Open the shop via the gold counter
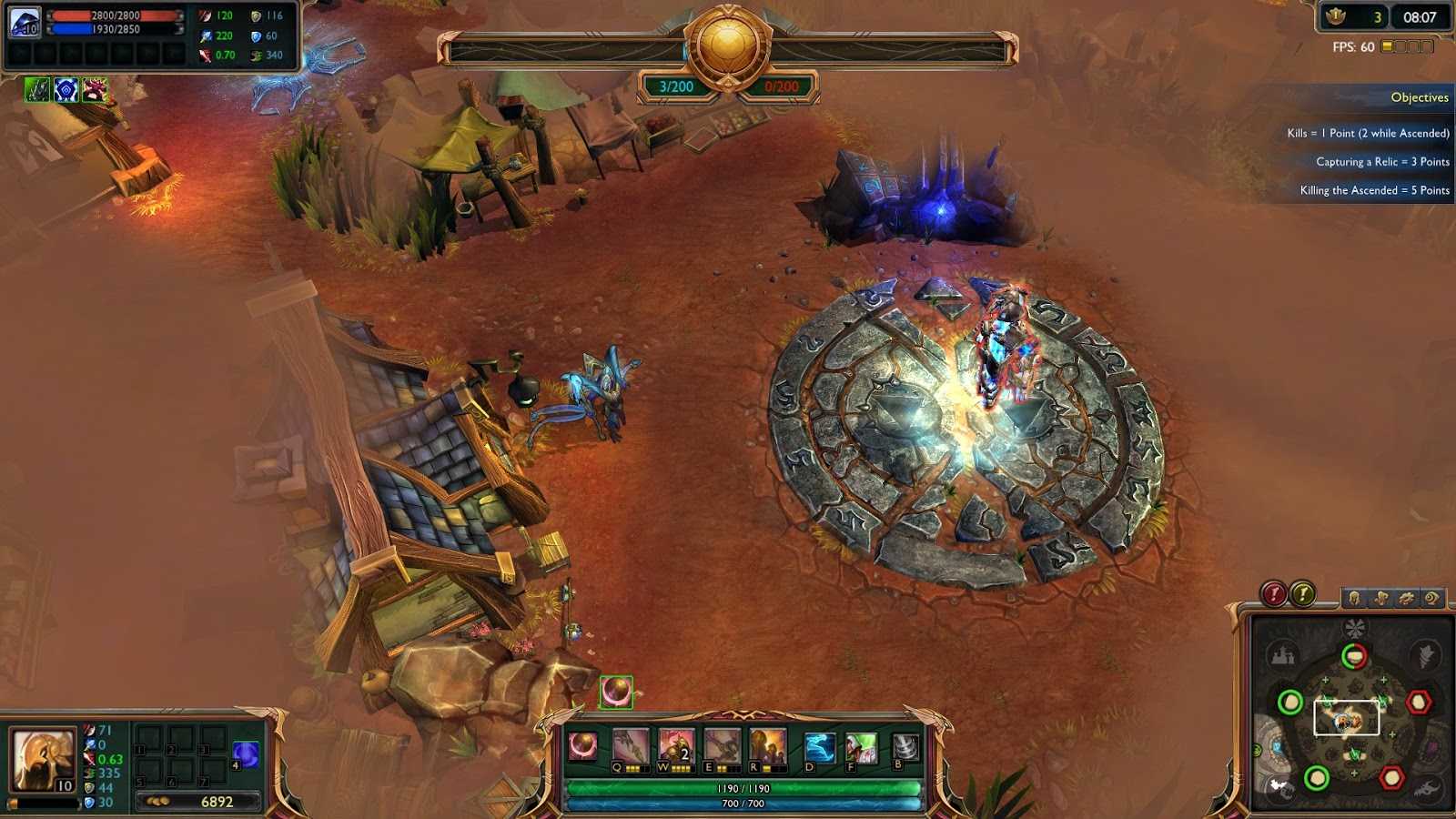The image size is (1456, 819). tap(200, 802)
